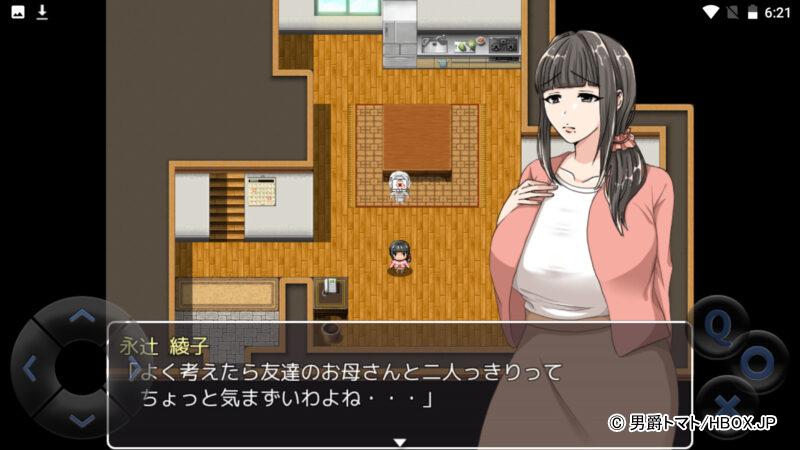
Task: Open the download notification in status bar
Action: point(42,12)
